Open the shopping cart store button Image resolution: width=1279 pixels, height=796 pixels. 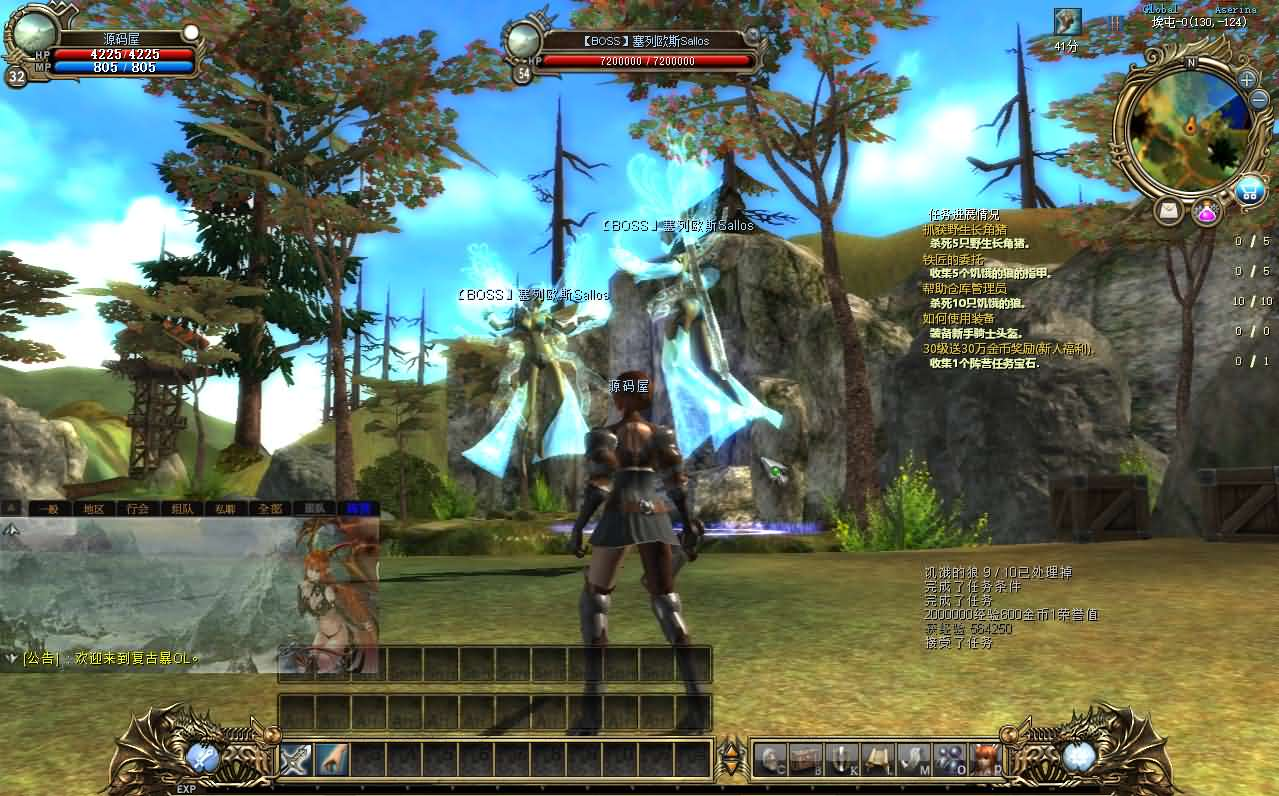point(1248,190)
